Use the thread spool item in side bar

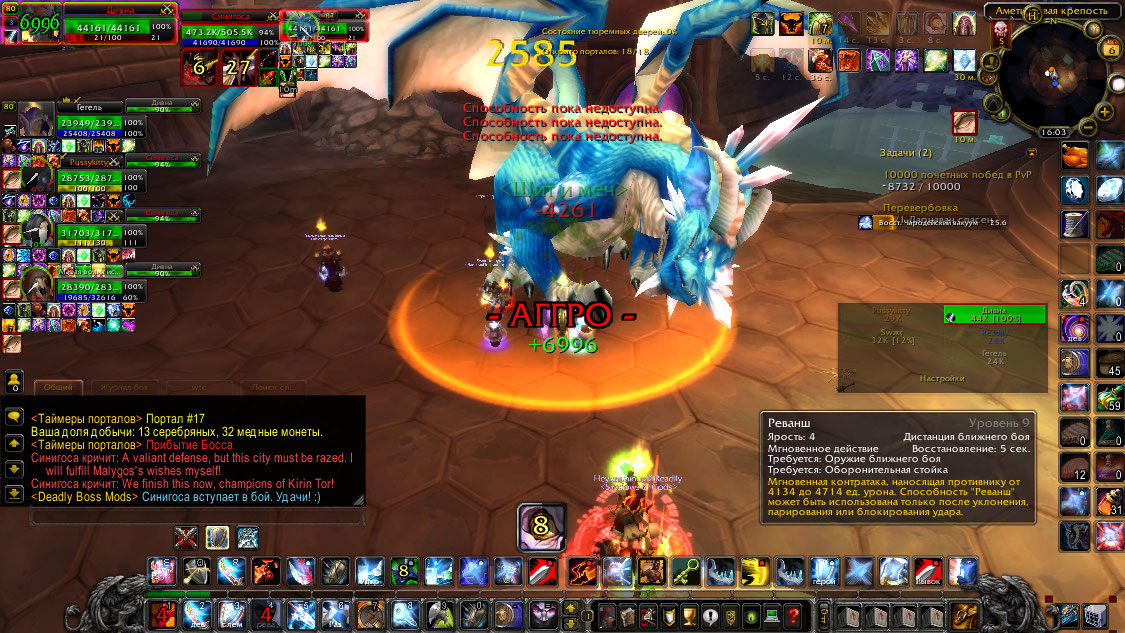click(1075, 223)
